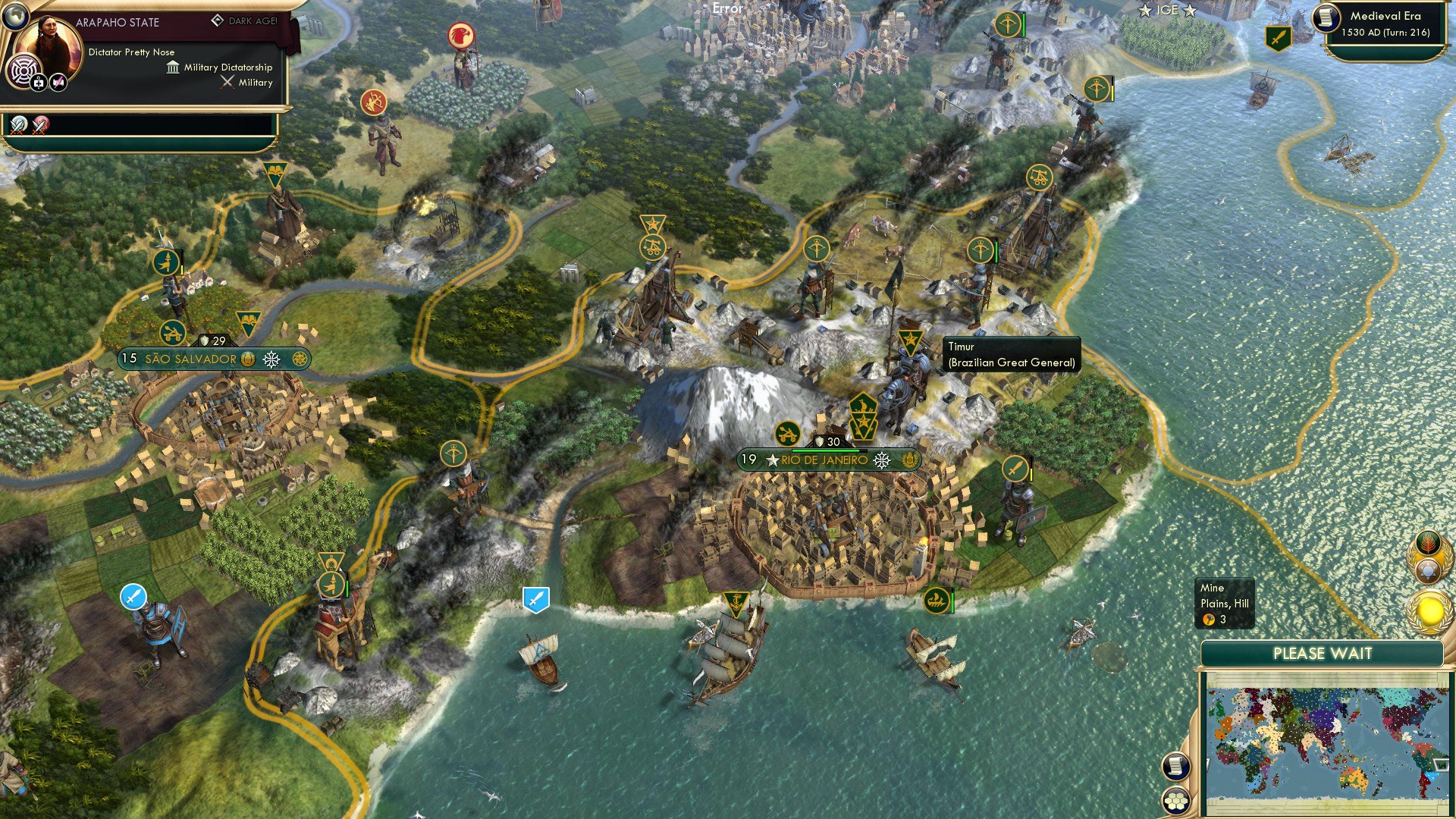The width and height of the screenshot is (1456, 819).
Task: Click the hex tiles icon beside the minimap
Action: [1175, 802]
